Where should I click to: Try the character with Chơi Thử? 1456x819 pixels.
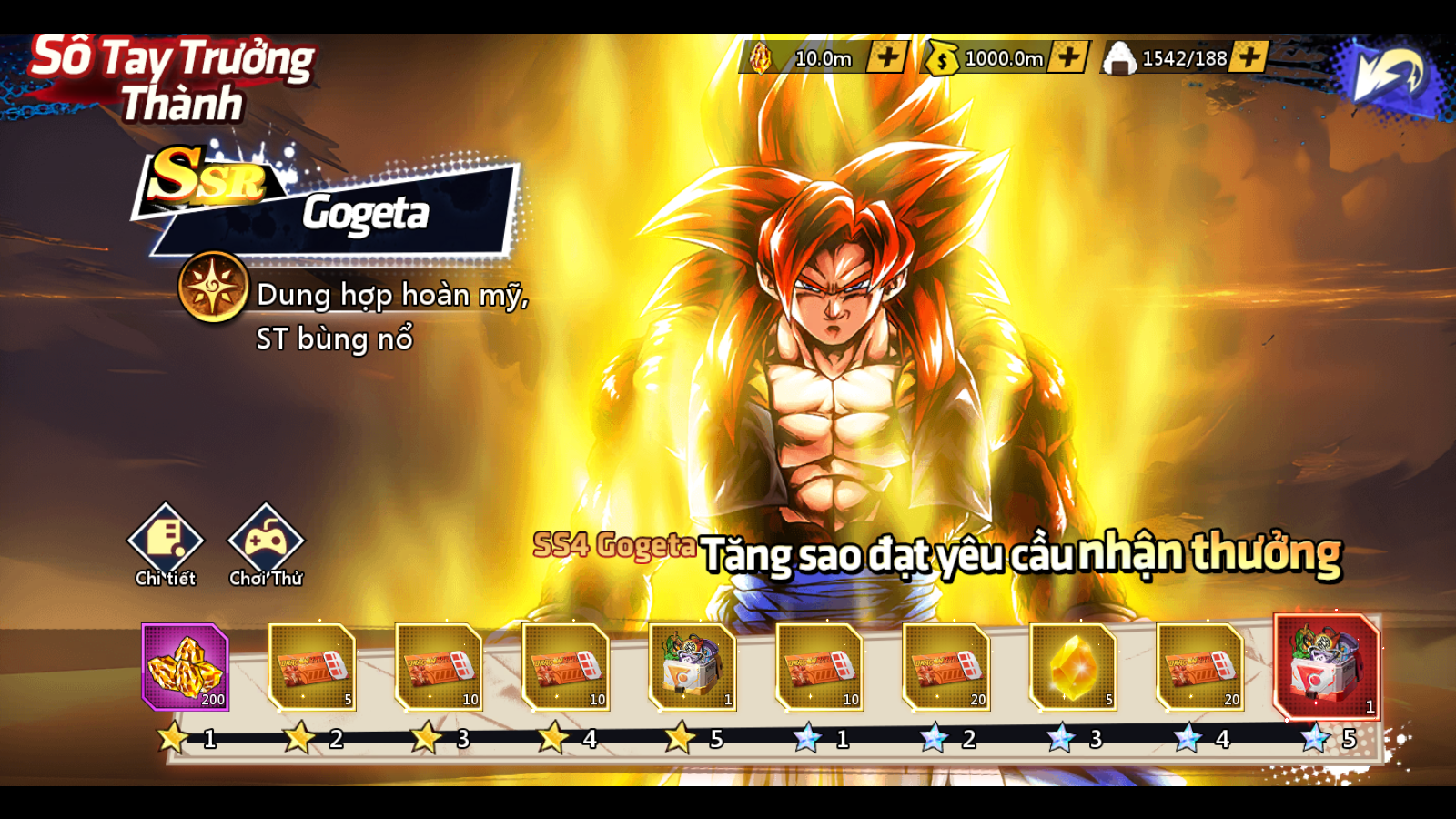click(266, 543)
